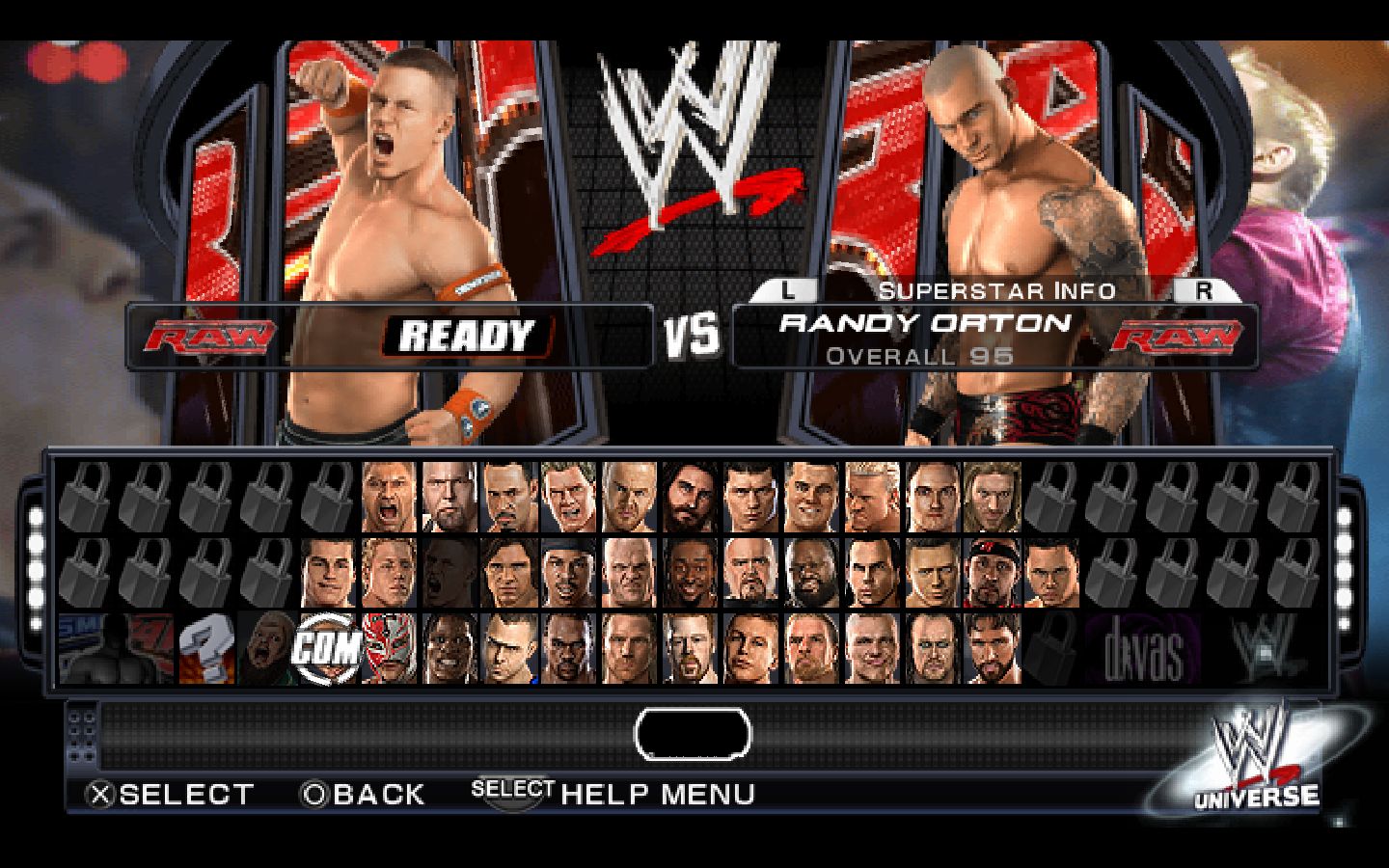
Task: Select Batista's shouting portrait
Action: coord(389,497)
